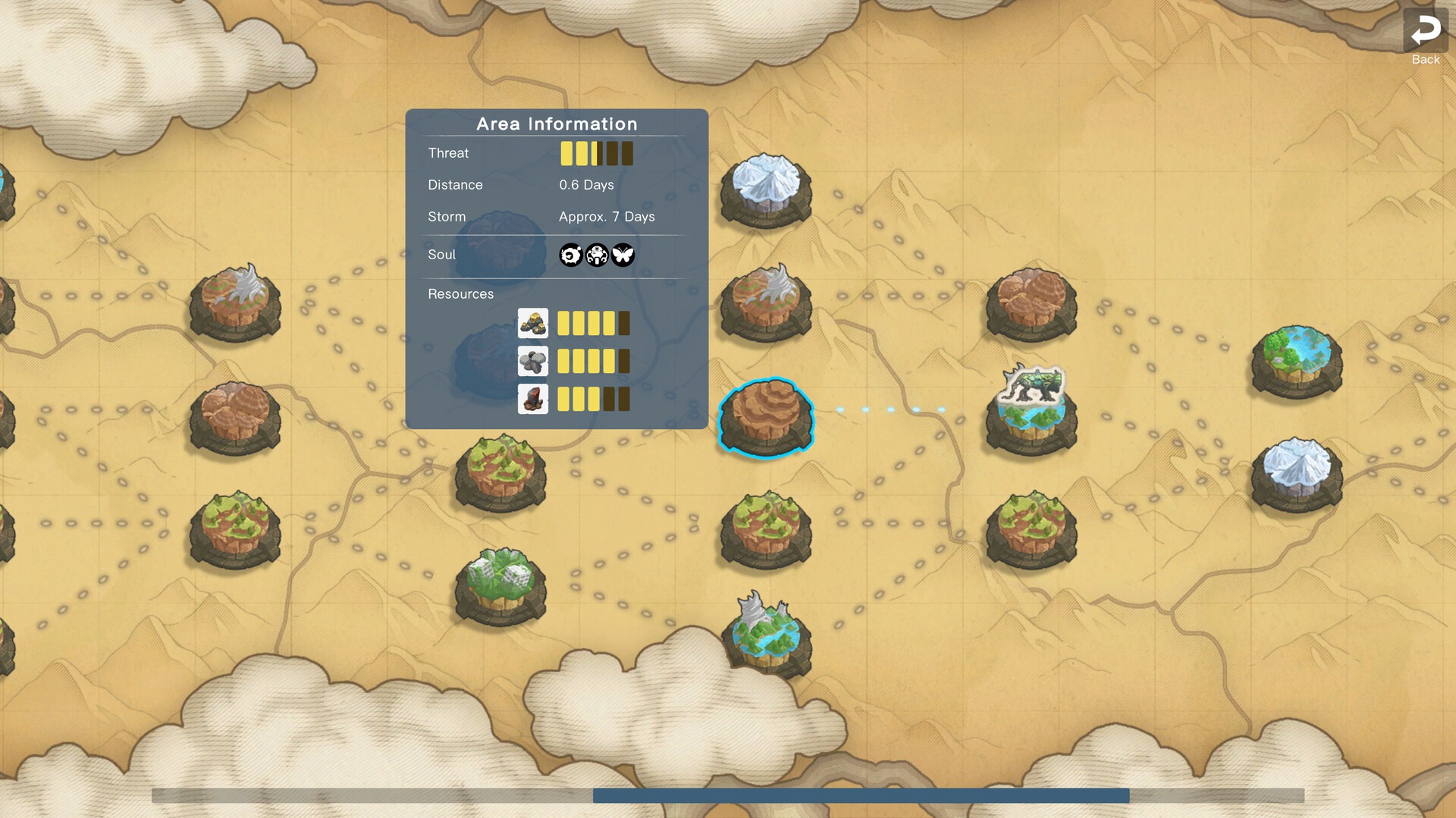Return with the Back button
This screenshot has height=818, width=1456.
click(x=1425, y=36)
